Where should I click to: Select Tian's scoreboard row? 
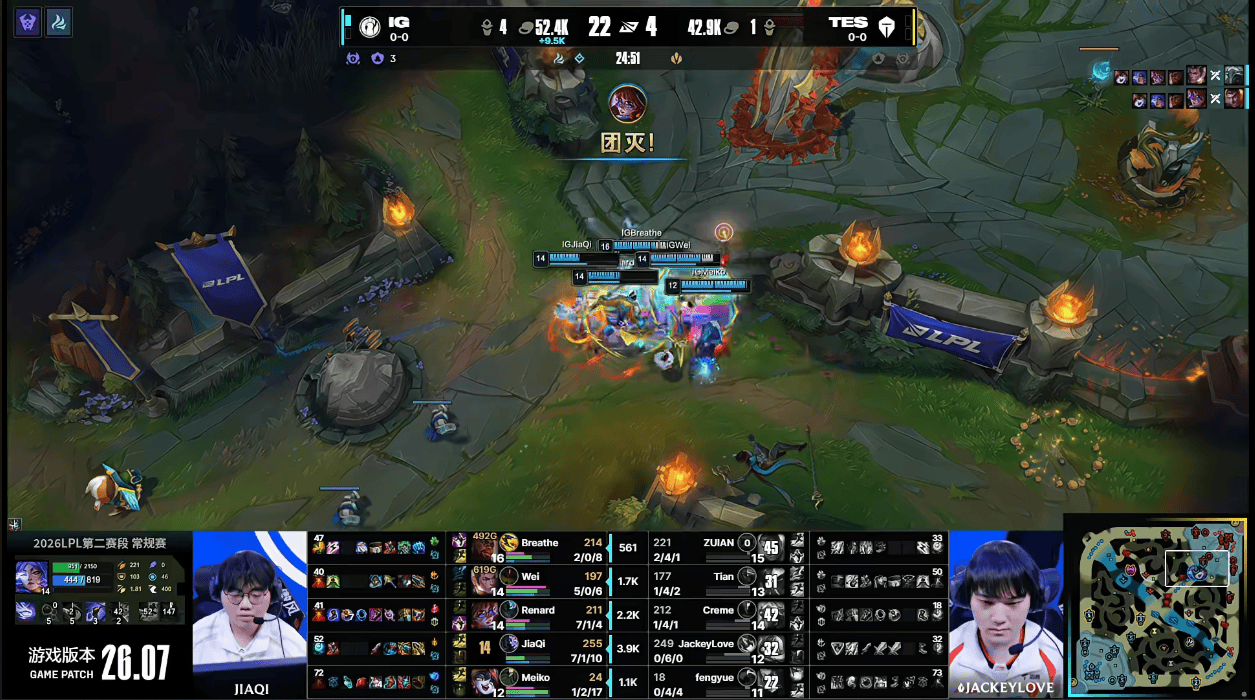[x=718, y=581]
